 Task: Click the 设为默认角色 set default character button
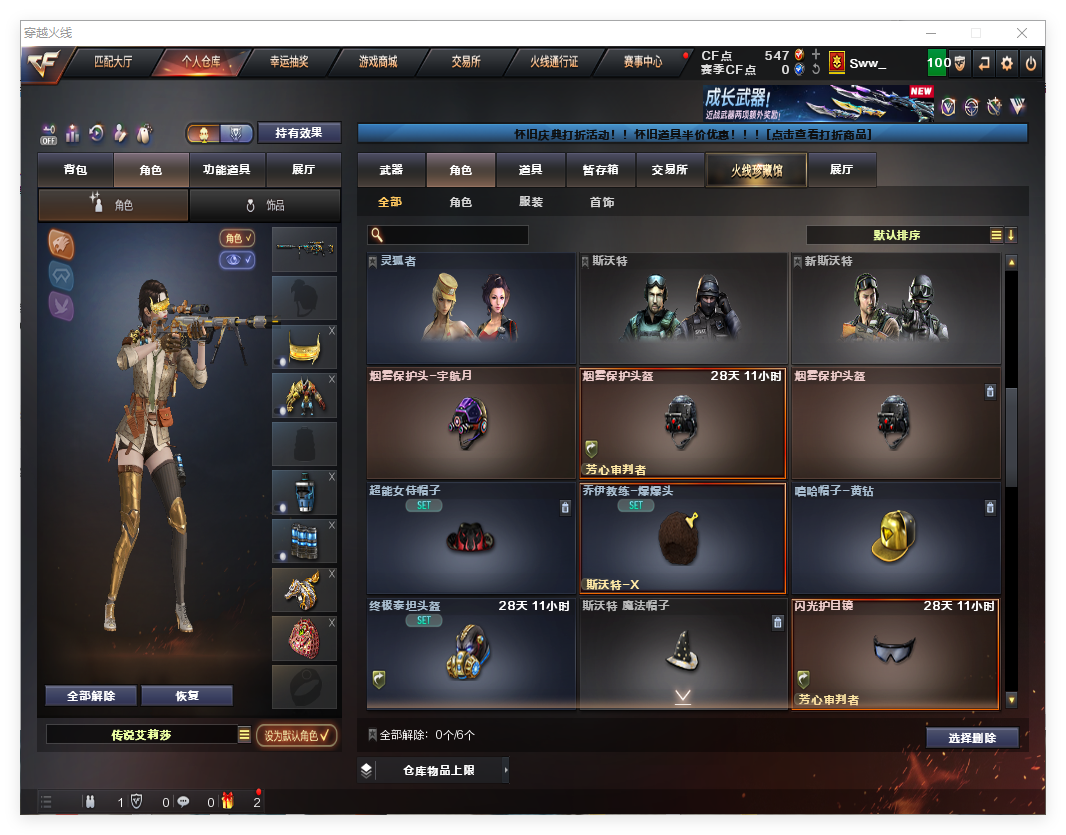click(x=296, y=735)
